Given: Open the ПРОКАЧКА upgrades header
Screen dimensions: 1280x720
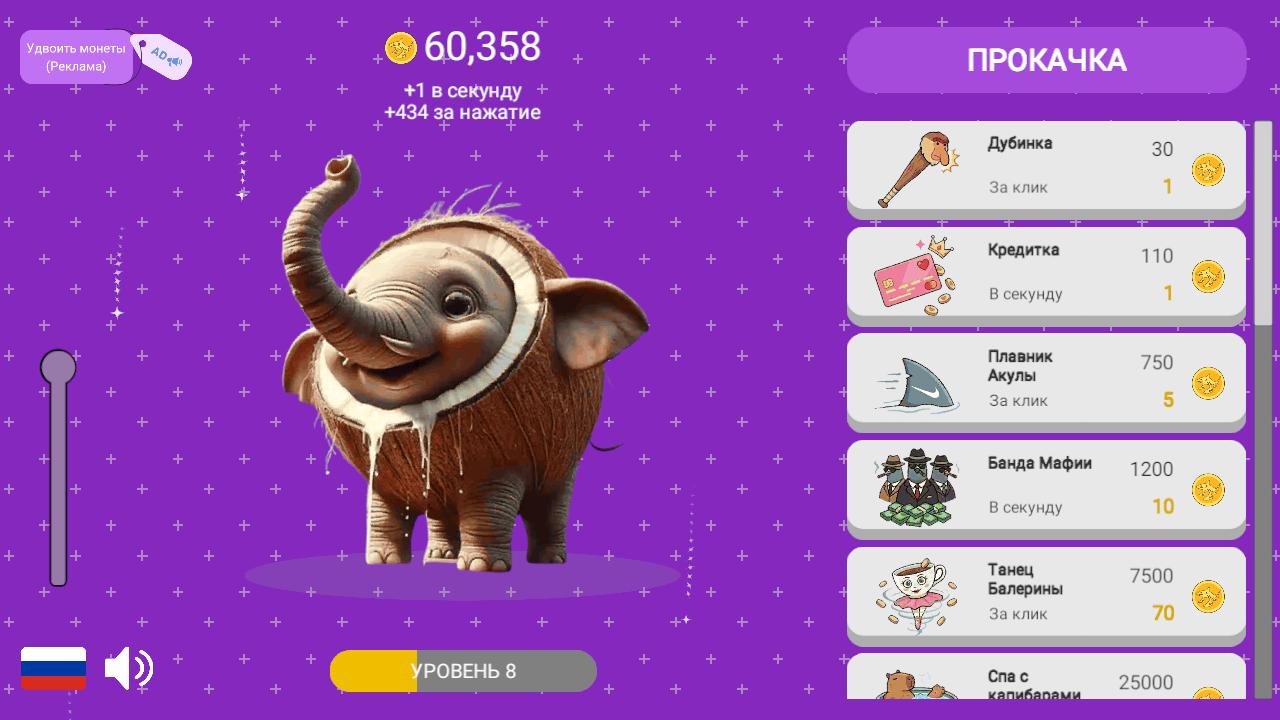Looking at the screenshot, I should (x=1046, y=60).
